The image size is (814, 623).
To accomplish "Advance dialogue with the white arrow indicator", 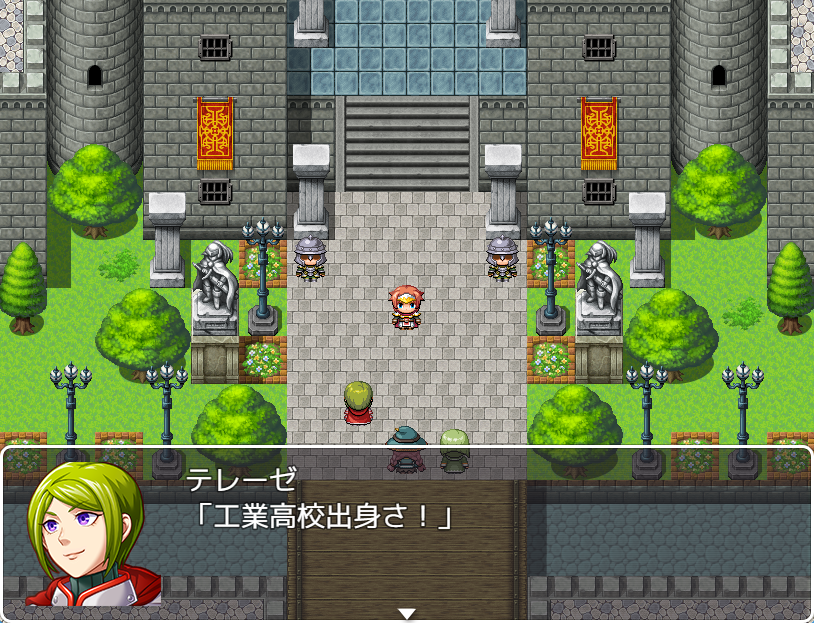I will (x=406, y=613).
